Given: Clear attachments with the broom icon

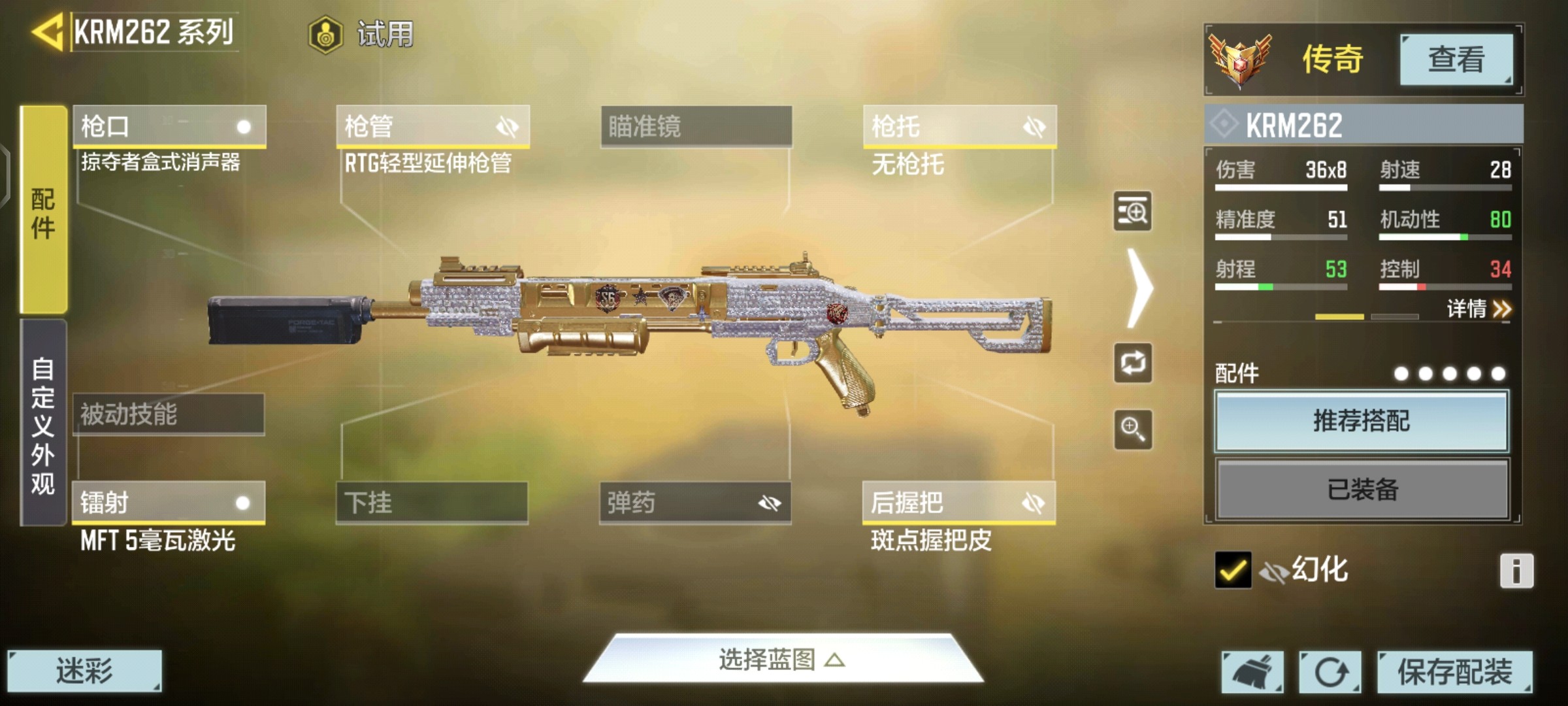Looking at the screenshot, I should tap(1252, 671).
